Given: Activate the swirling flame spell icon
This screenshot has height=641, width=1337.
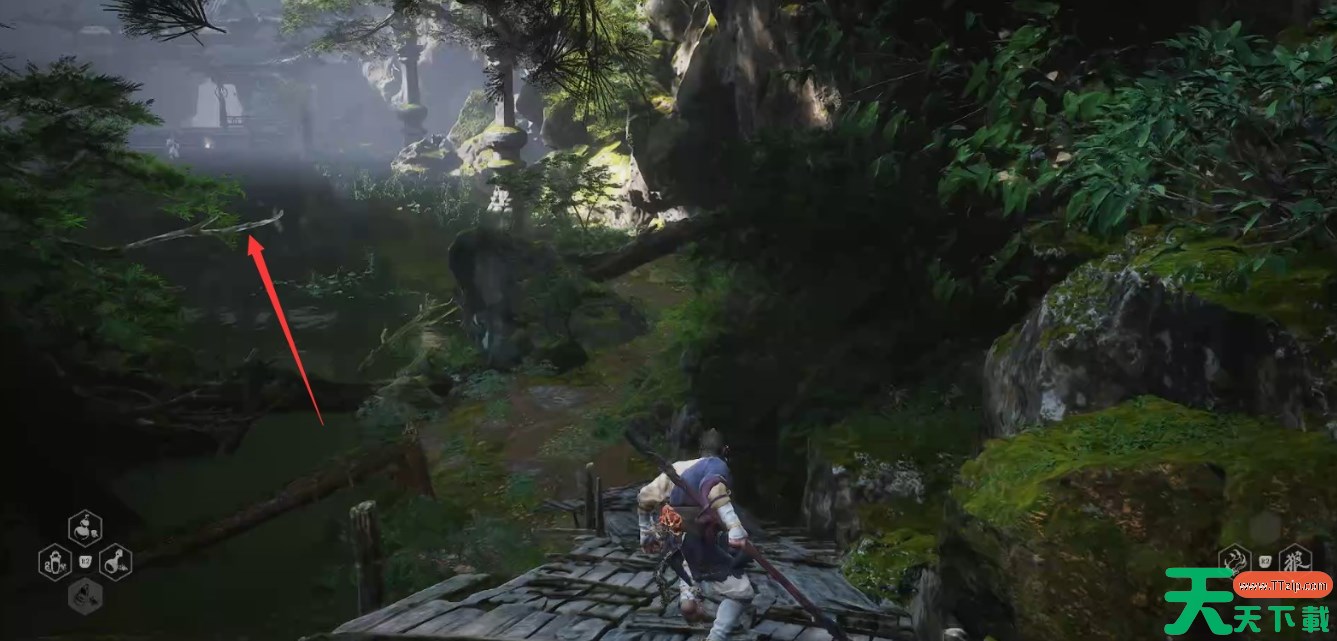Looking at the screenshot, I should coord(1235,560).
